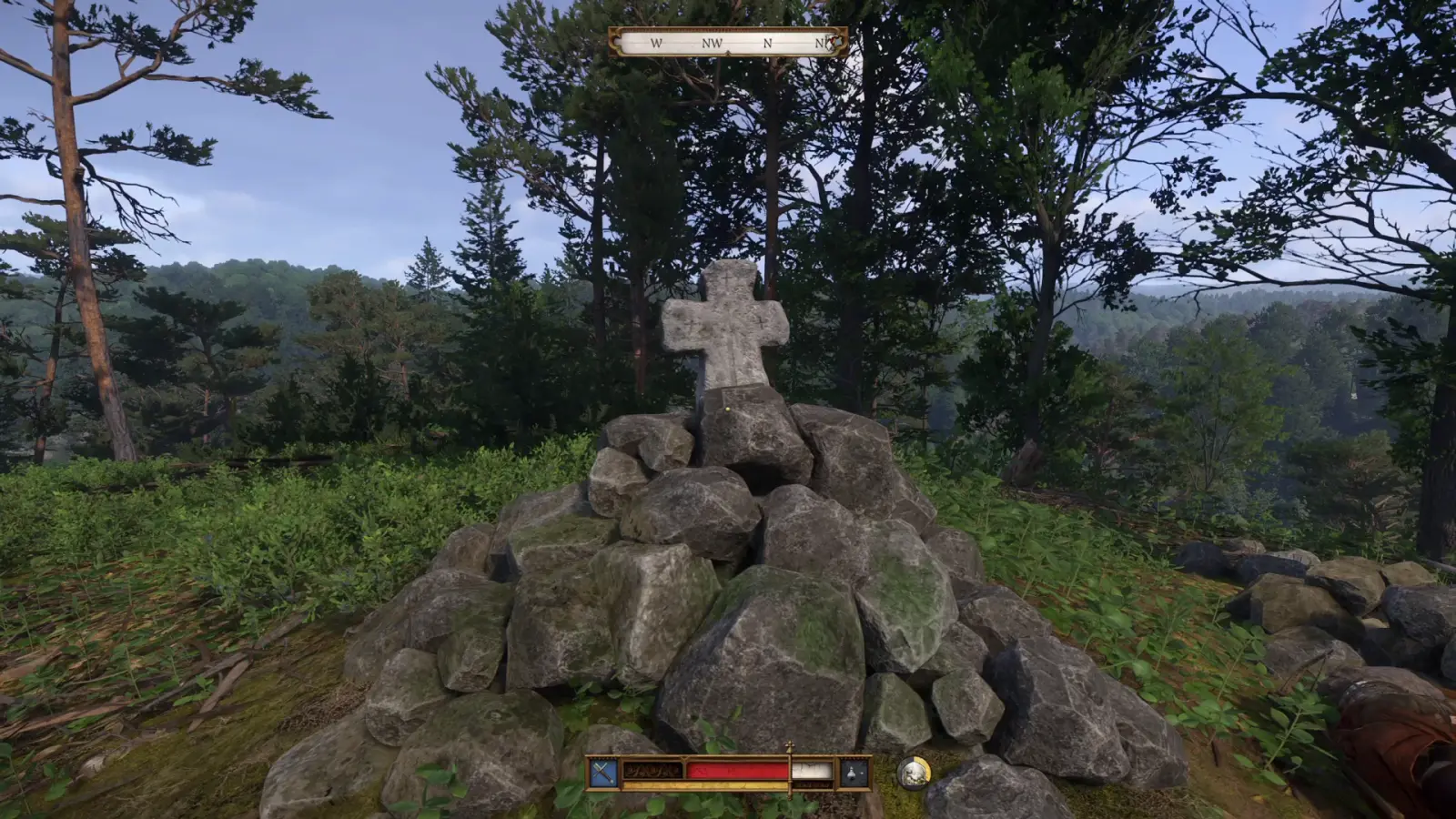The height and width of the screenshot is (819, 1456).
Task: Click the N label on the compass
Action: pyautogui.click(x=767, y=43)
